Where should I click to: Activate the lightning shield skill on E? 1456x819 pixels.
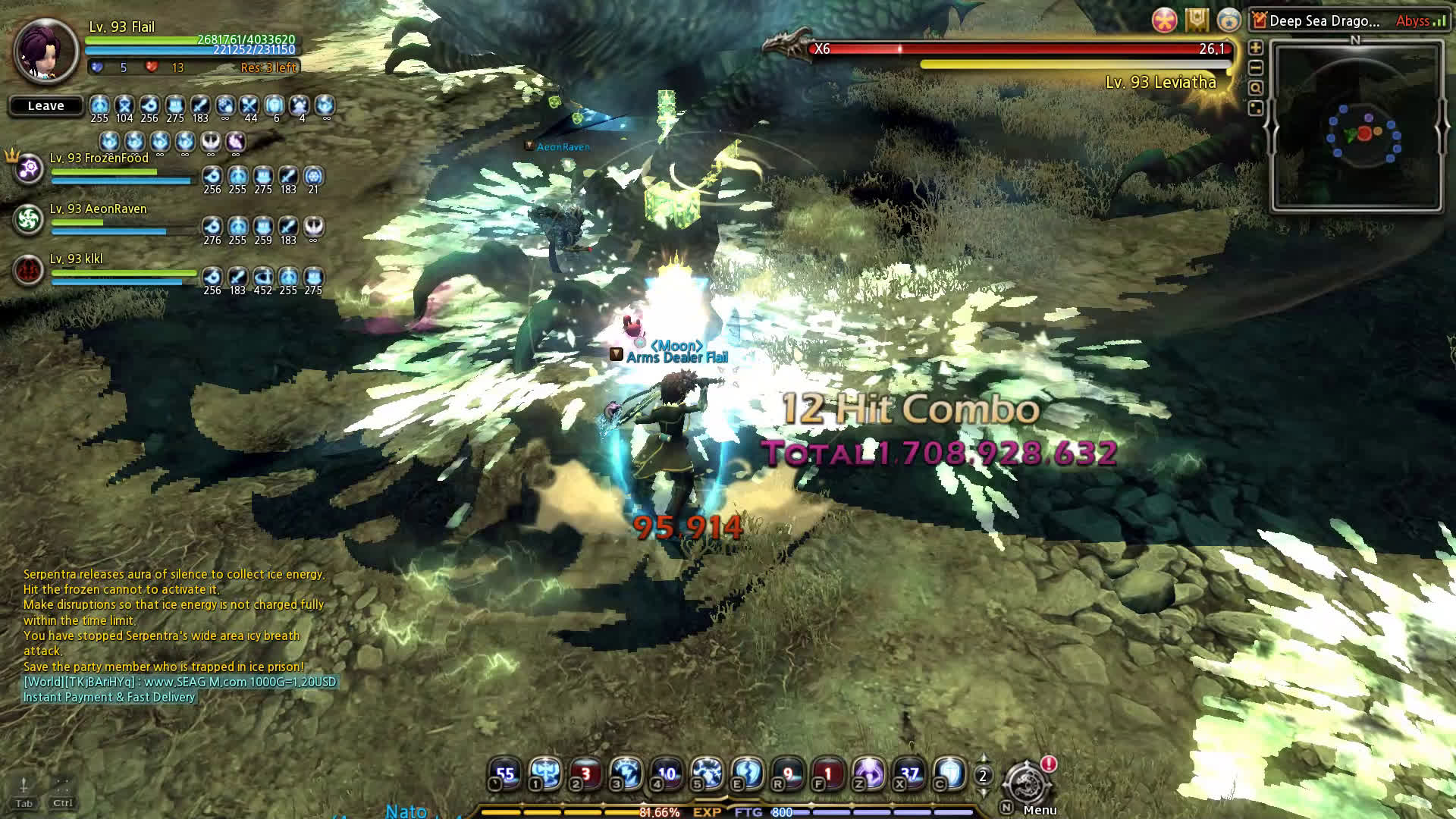point(747,773)
